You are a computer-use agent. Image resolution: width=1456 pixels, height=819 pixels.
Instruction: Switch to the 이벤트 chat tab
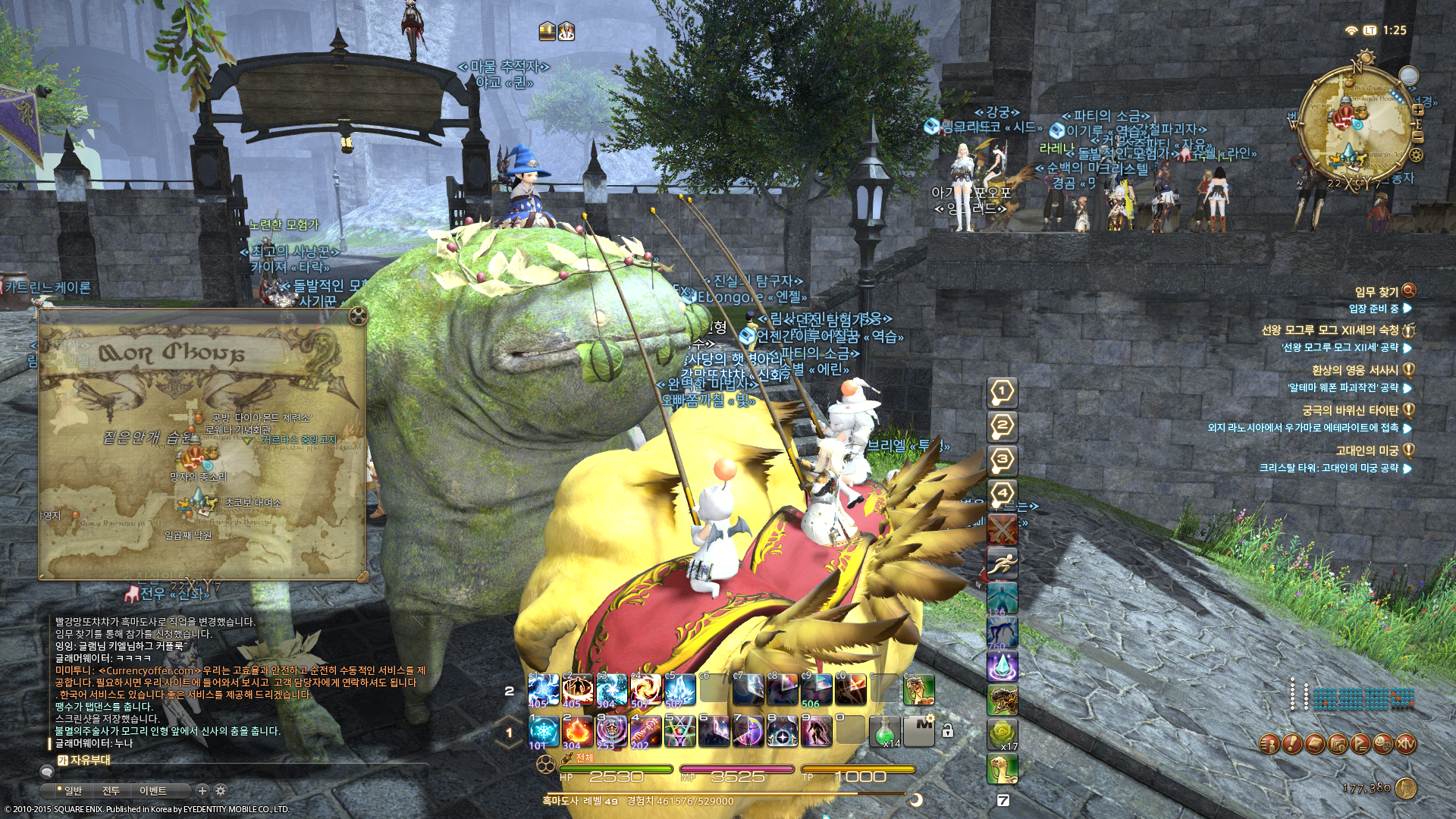pyautogui.click(x=152, y=791)
